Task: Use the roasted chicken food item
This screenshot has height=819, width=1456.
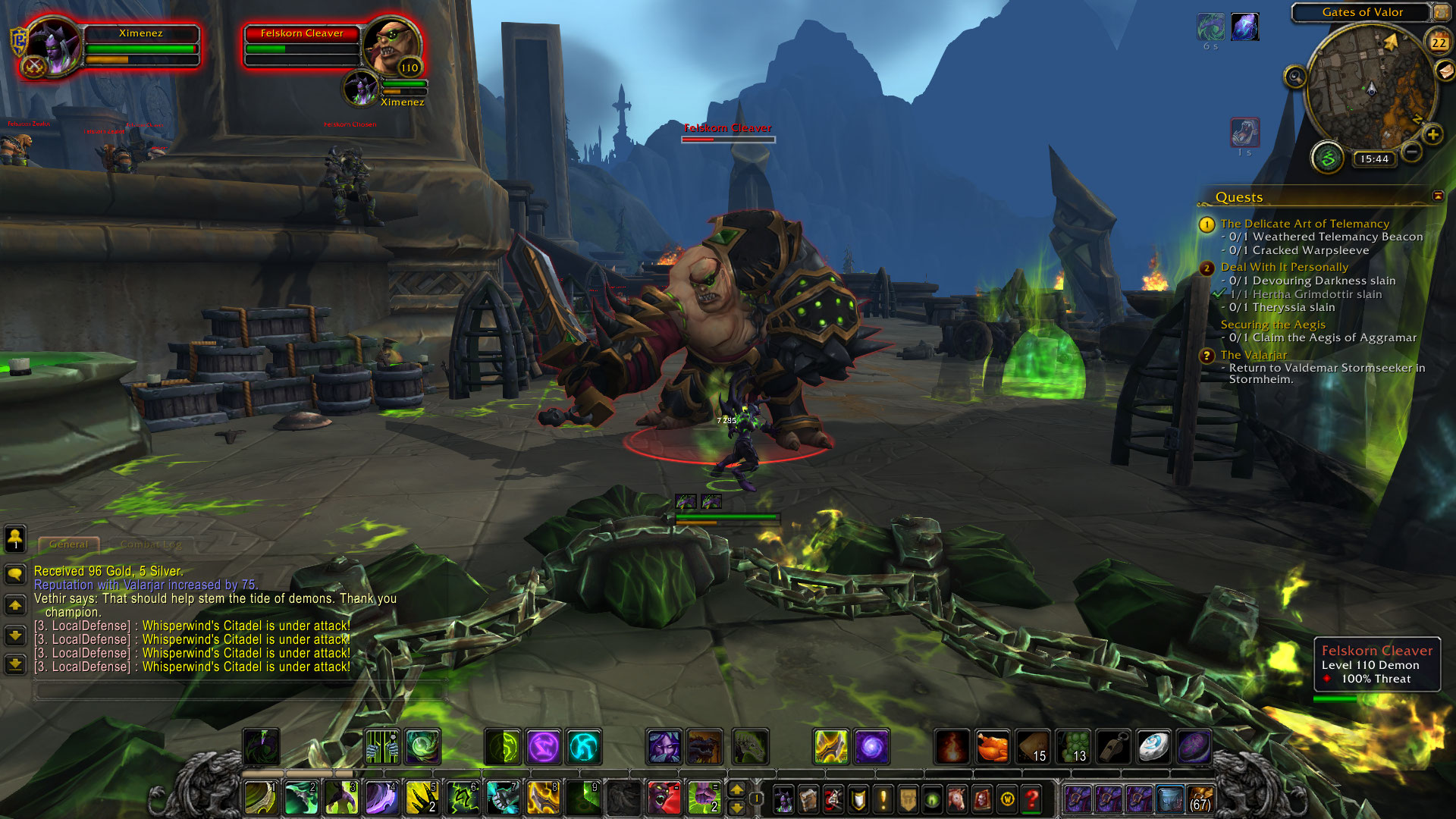Action: pyautogui.click(x=992, y=747)
